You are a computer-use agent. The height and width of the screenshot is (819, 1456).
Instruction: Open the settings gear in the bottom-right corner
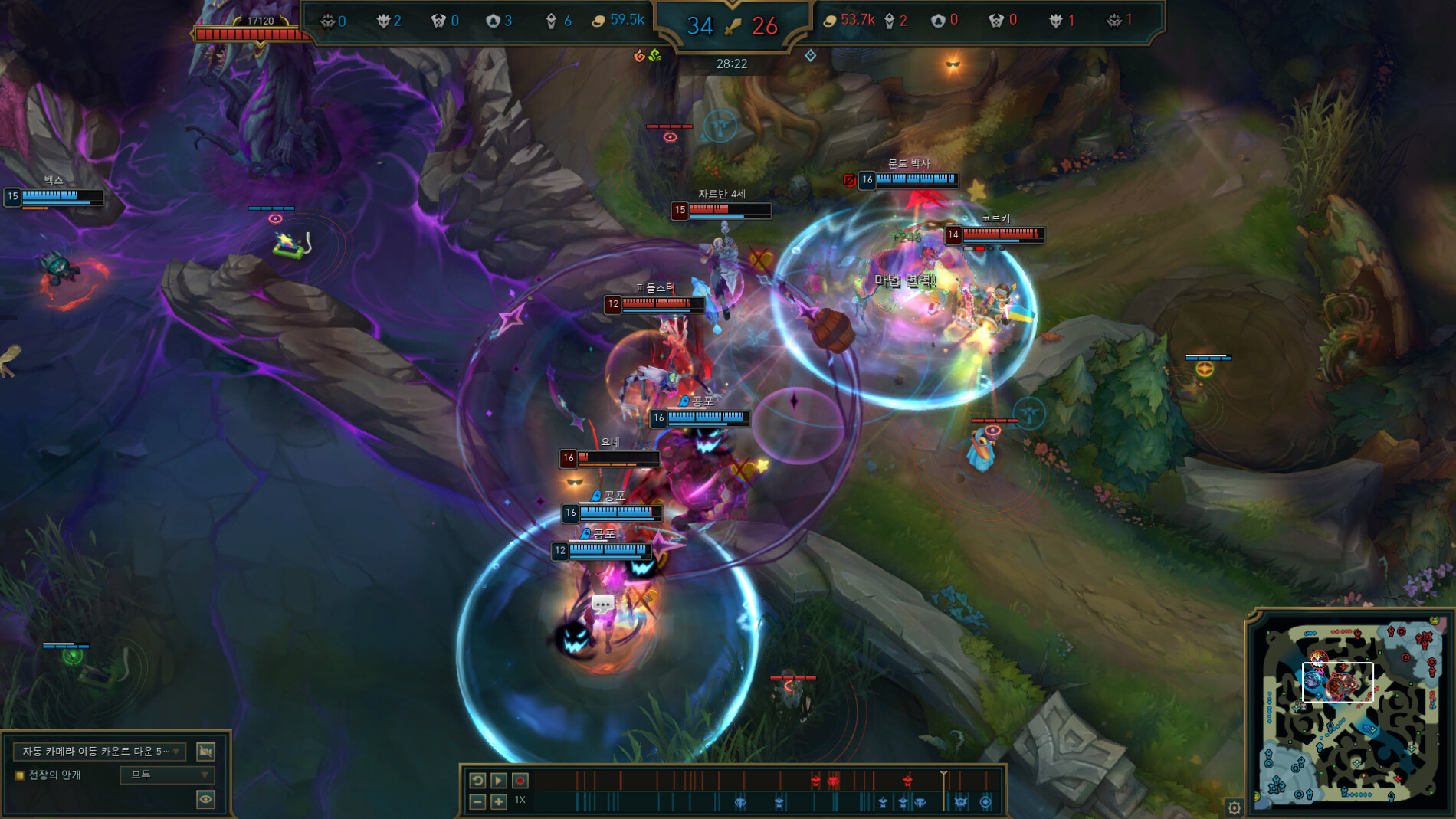coord(1235,808)
